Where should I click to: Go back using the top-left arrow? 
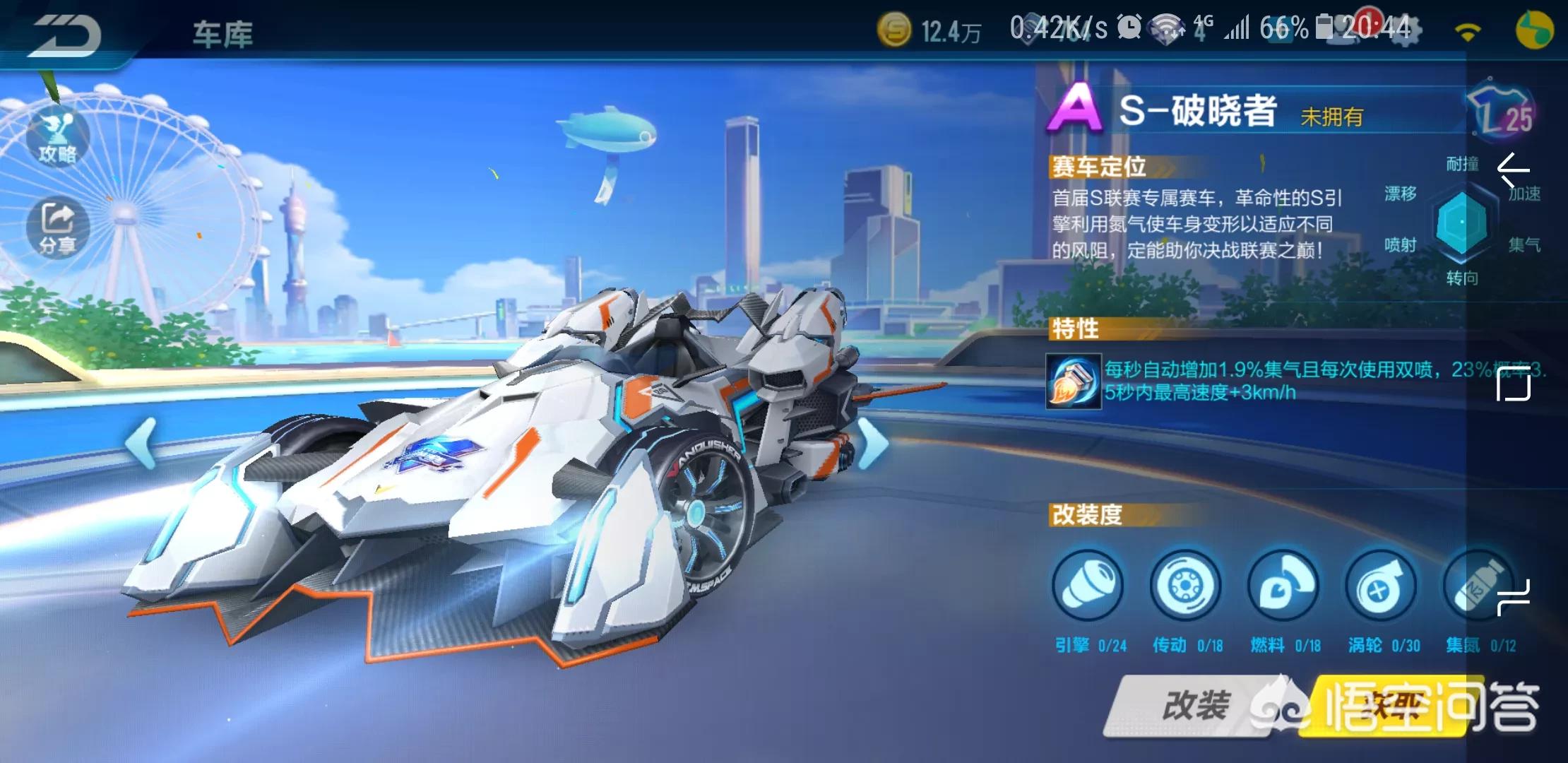(65, 34)
